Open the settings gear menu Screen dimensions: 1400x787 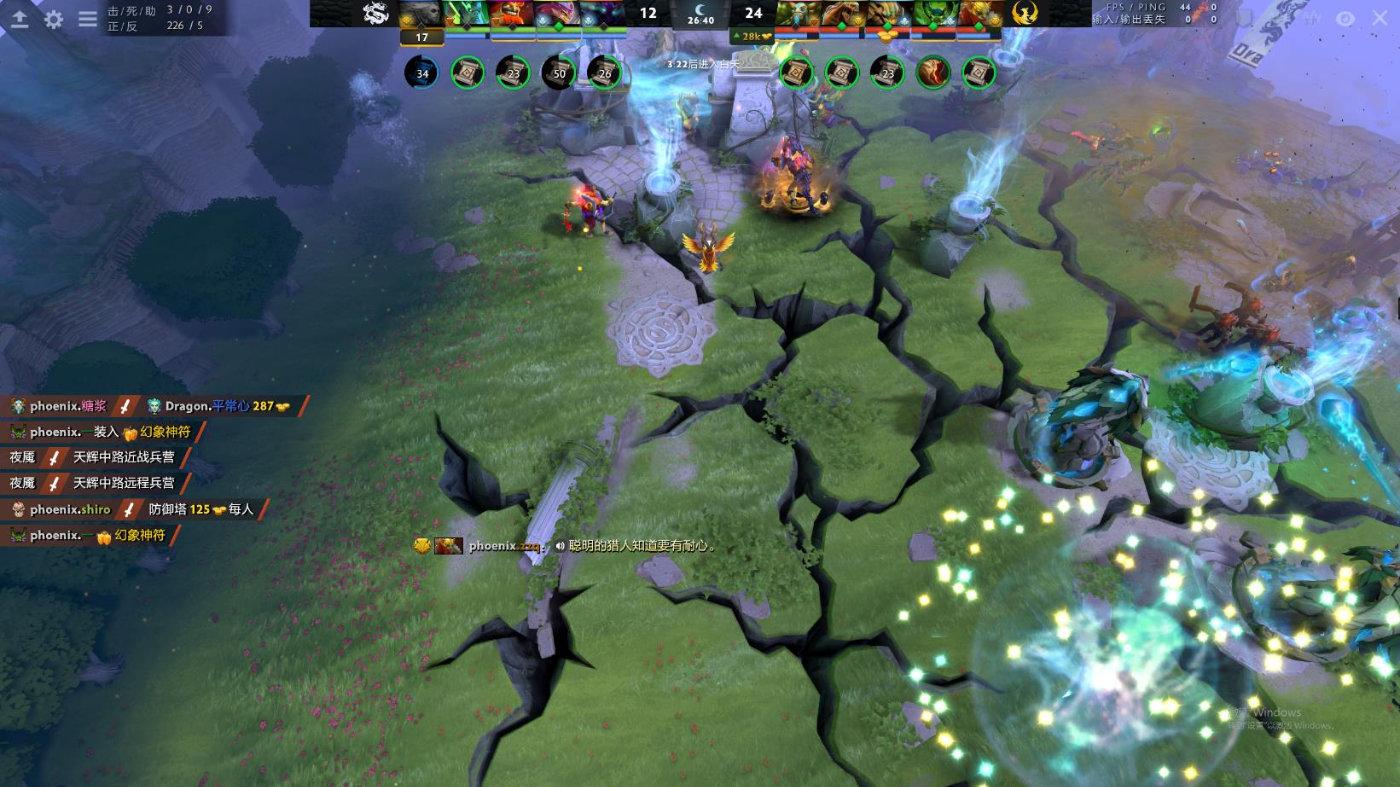54,19
